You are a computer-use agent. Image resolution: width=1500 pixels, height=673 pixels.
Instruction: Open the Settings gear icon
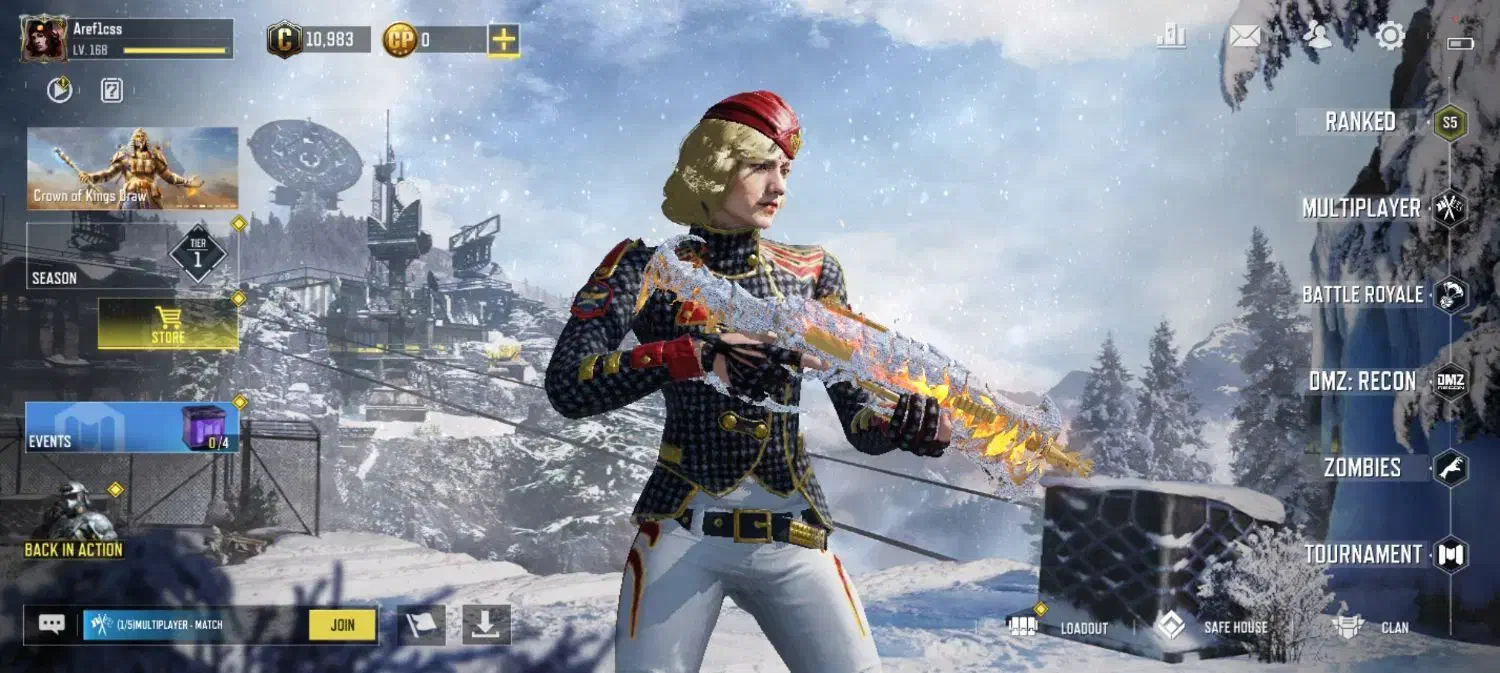[x=1390, y=37]
